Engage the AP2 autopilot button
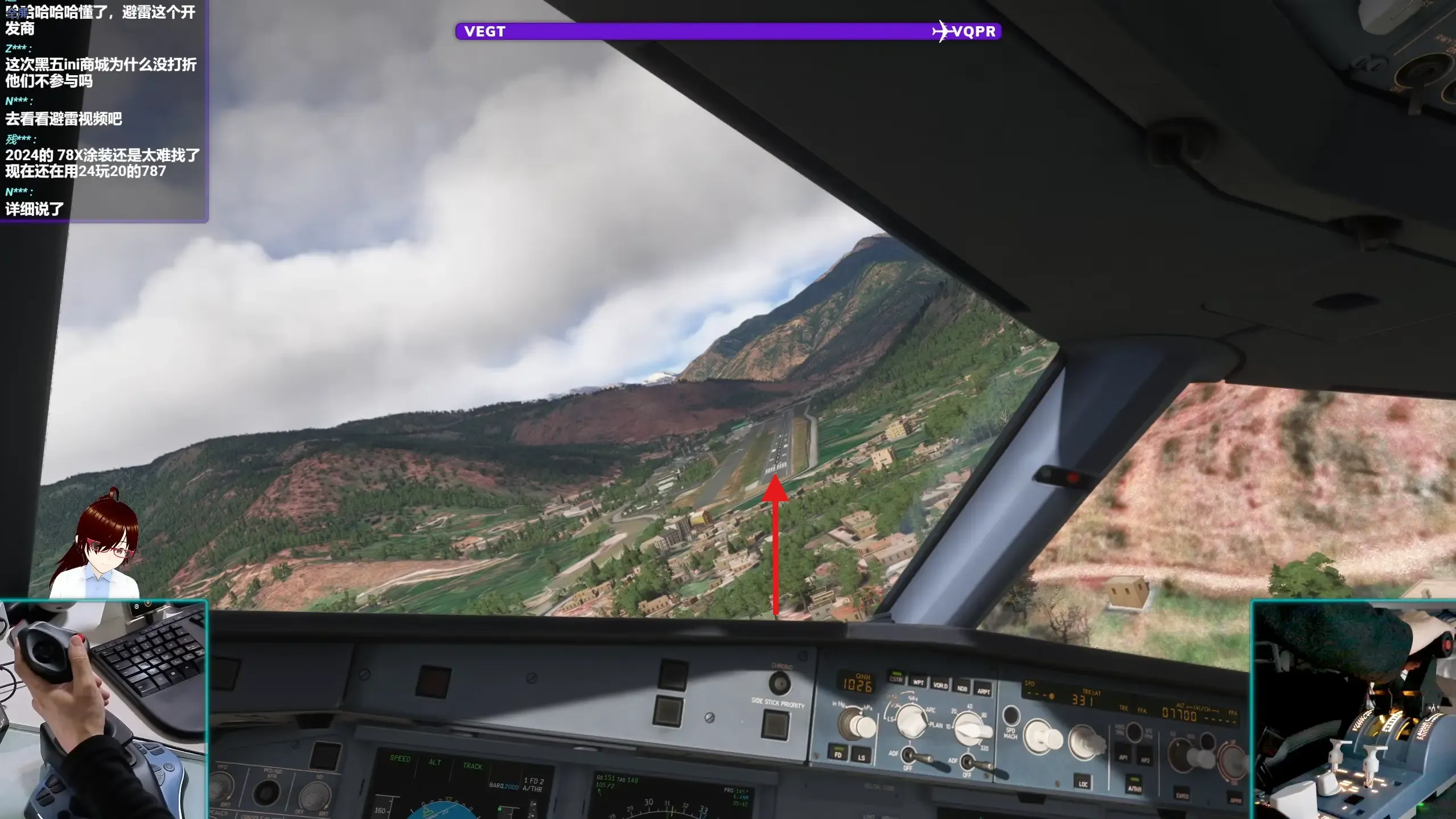 (1145, 760)
